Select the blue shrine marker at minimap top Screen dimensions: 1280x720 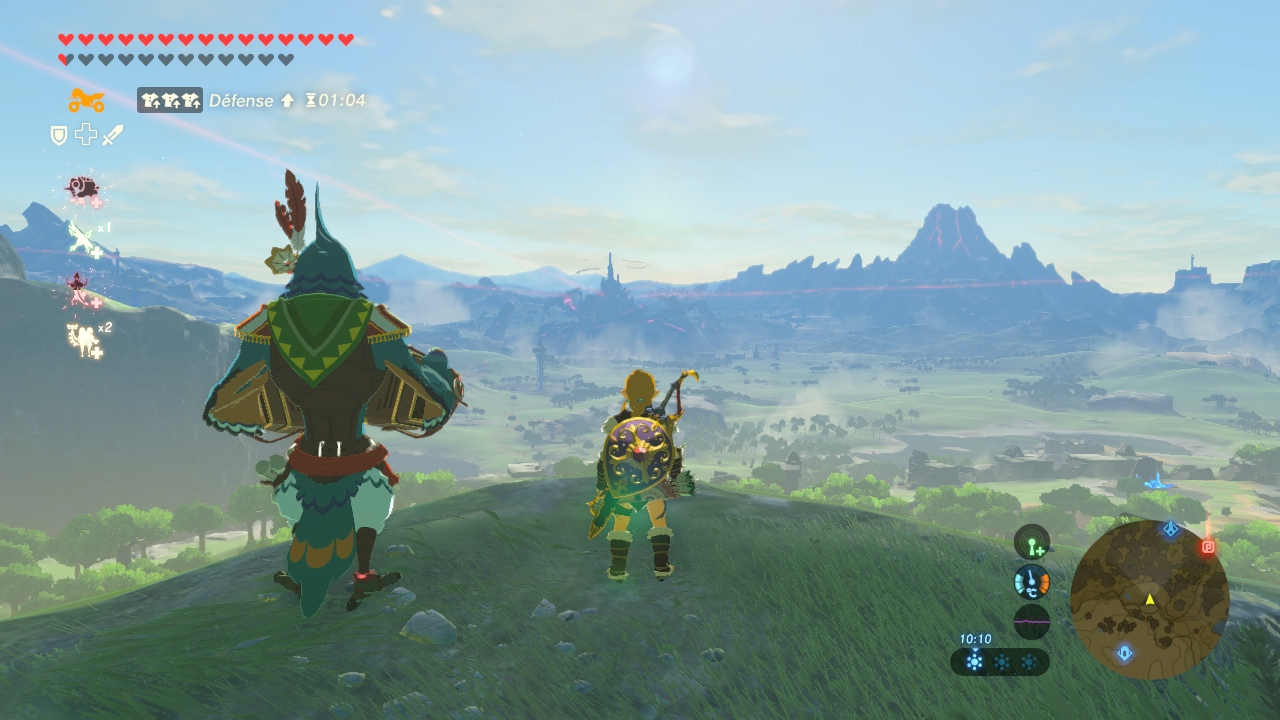pos(1171,527)
